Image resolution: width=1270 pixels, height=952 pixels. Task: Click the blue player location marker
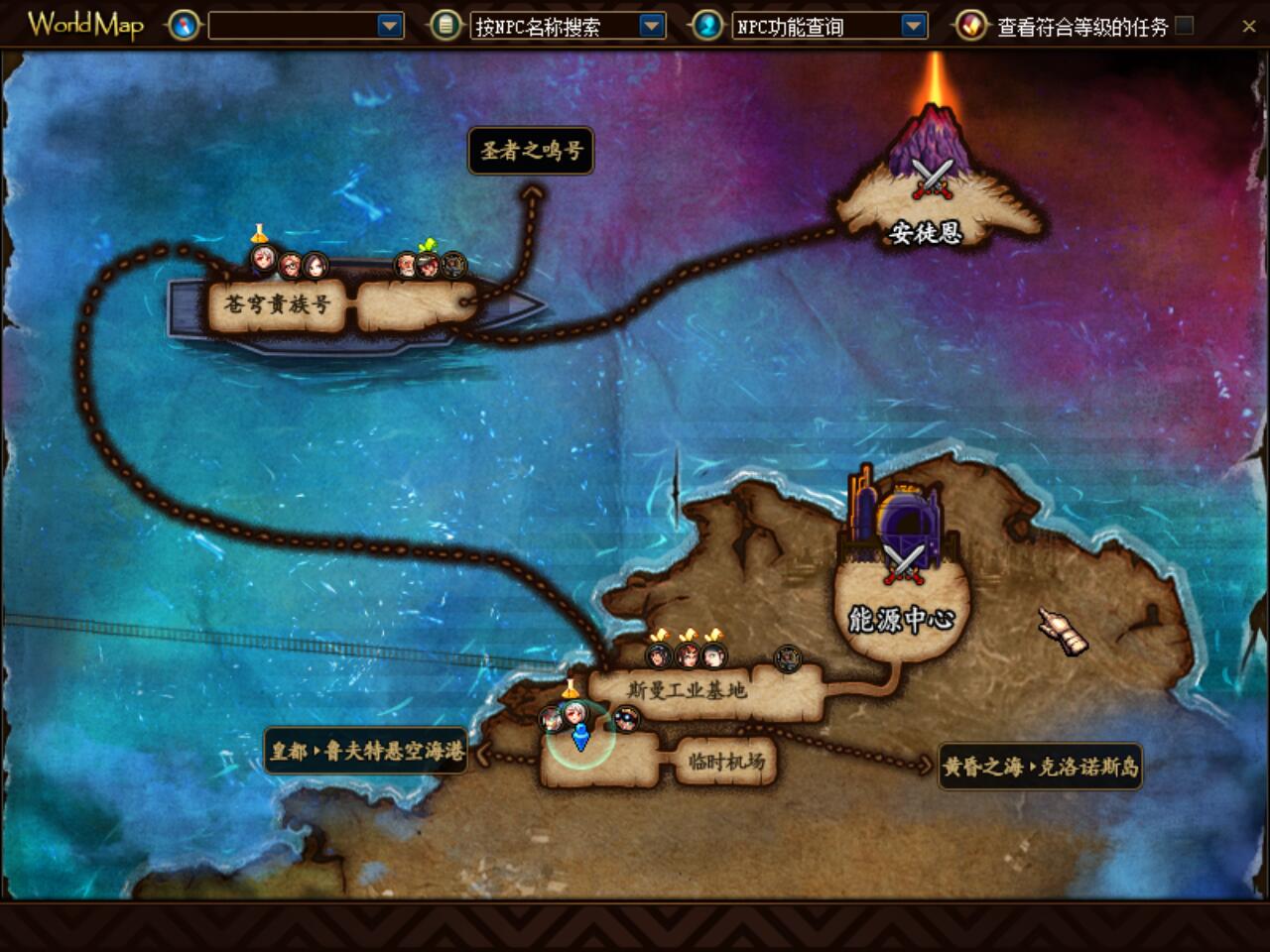click(581, 737)
